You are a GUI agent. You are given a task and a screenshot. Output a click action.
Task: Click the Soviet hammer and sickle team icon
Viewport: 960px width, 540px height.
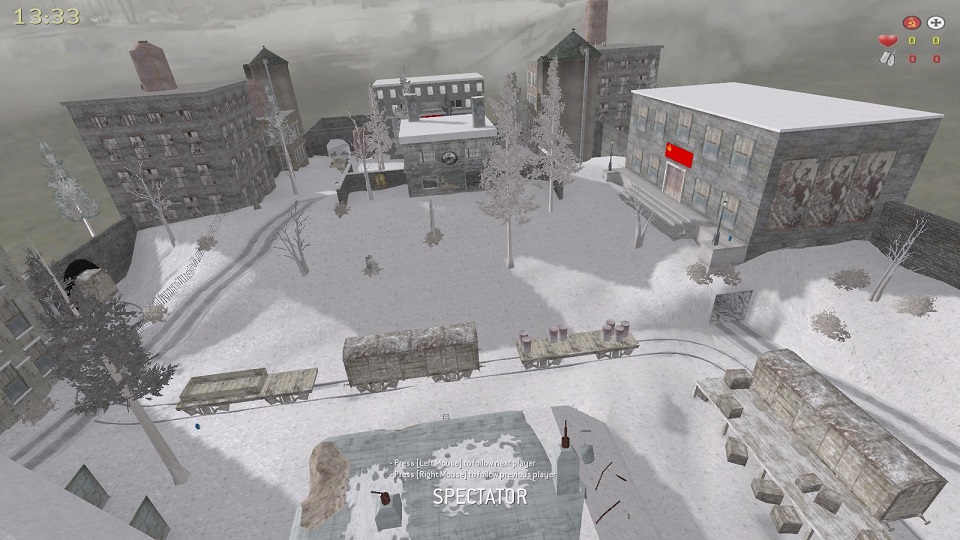coord(910,22)
